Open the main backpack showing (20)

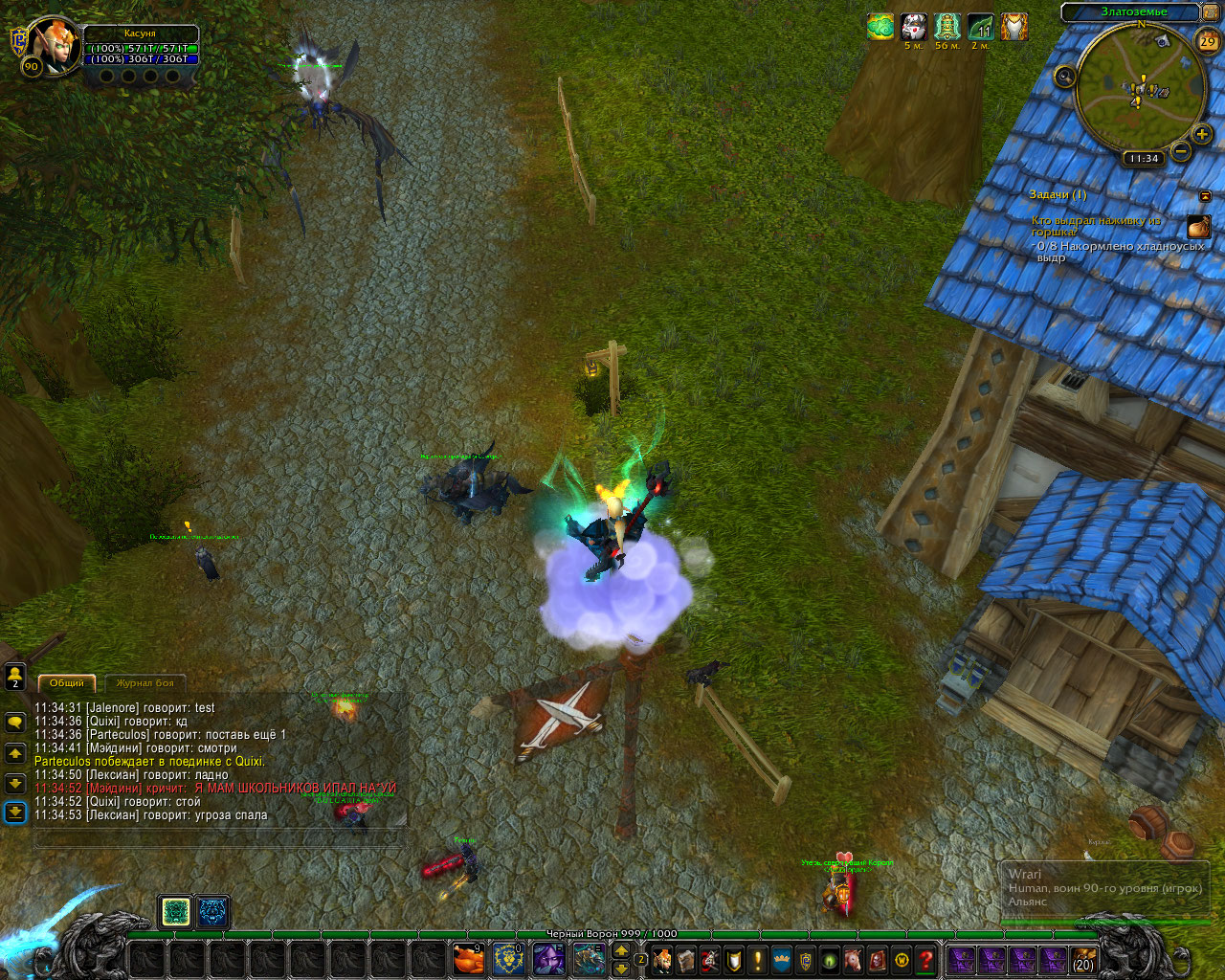pyautogui.click(x=1082, y=959)
